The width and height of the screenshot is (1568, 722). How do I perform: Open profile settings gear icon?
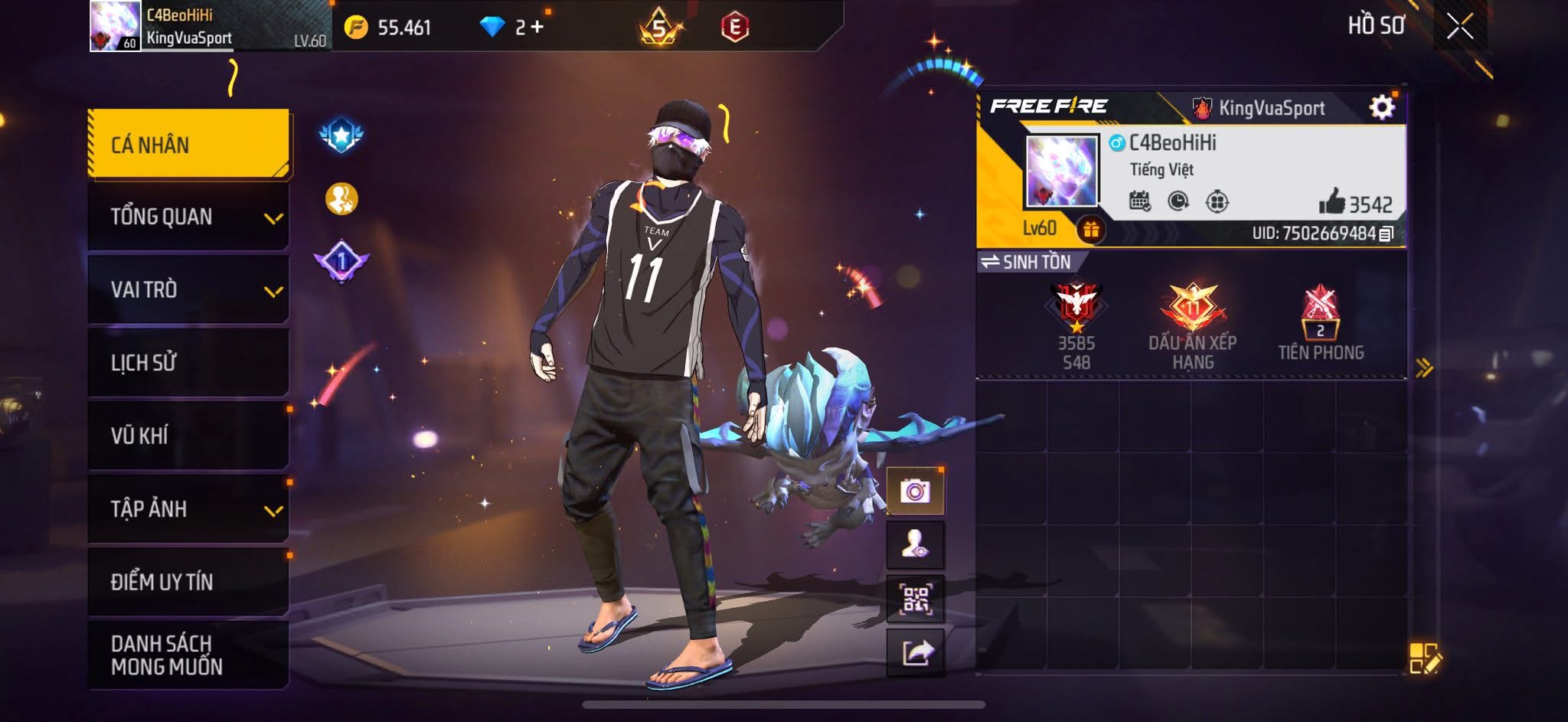pyautogui.click(x=1381, y=107)
